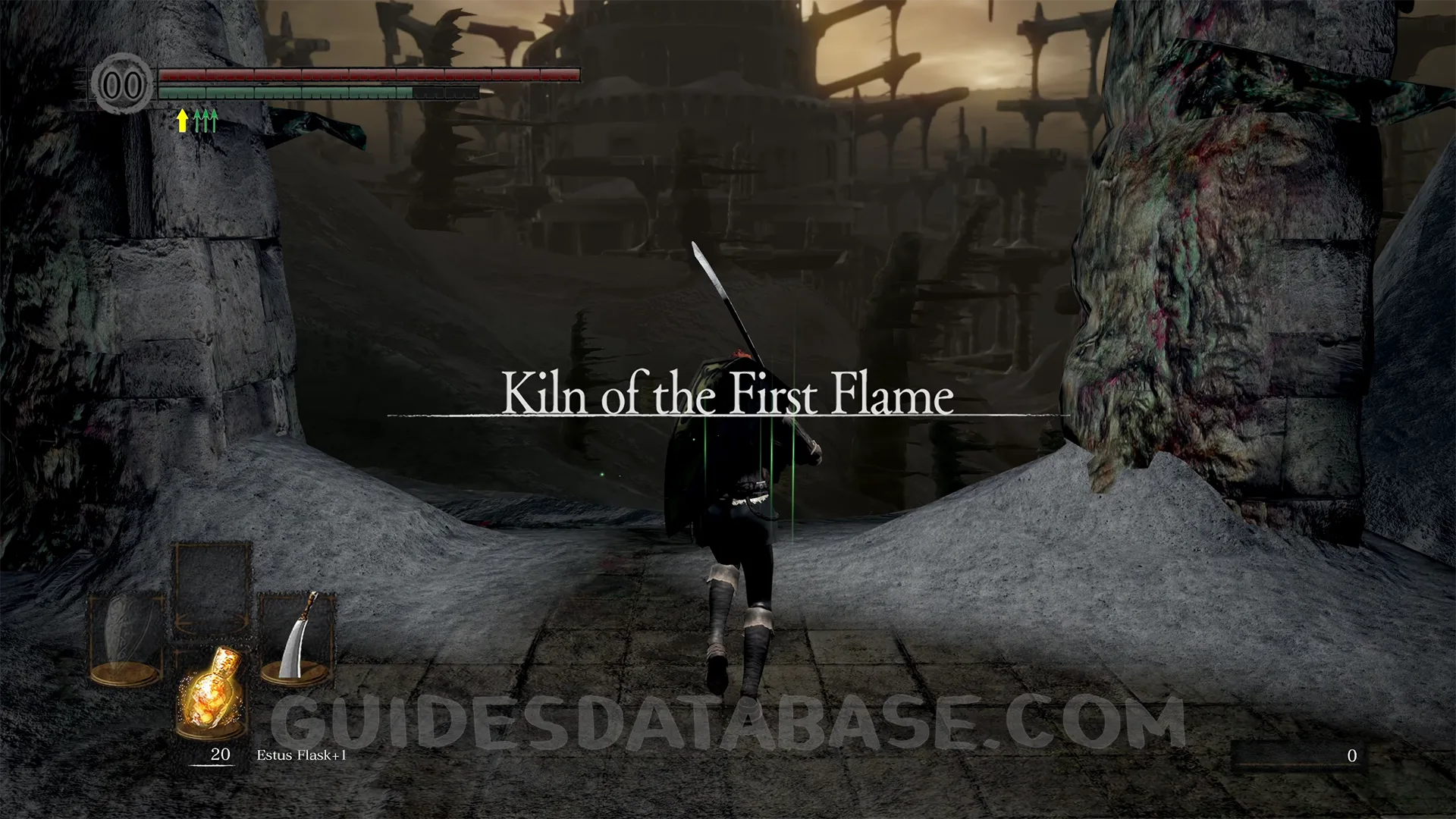Click the yellow arrow status effect icon
This screenshot has height=819, width=1456.
182,120
